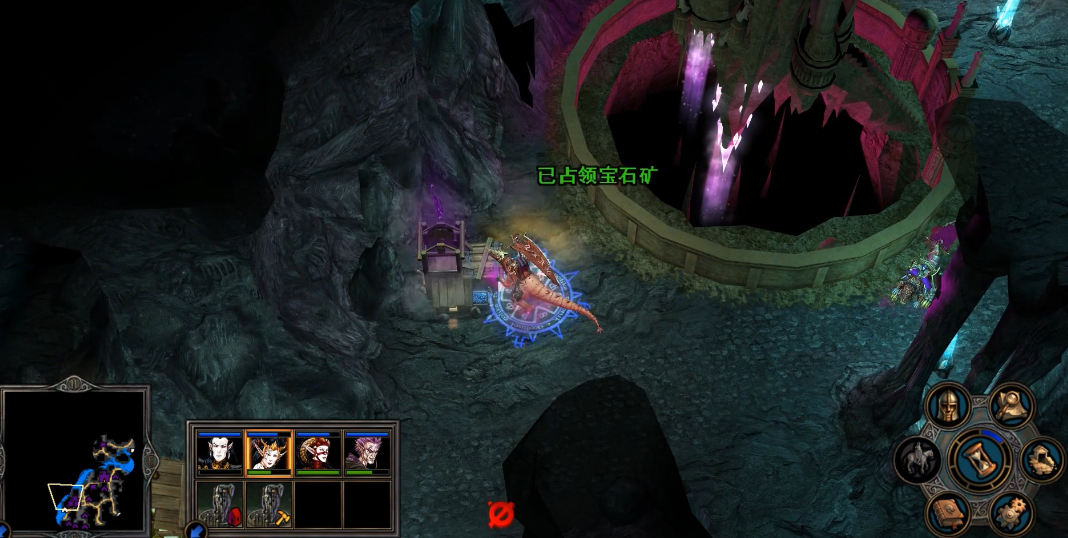Screen dimensions: 1068x538
Task: Select the purple-haired hero portrait
Action: pos(367,452)
